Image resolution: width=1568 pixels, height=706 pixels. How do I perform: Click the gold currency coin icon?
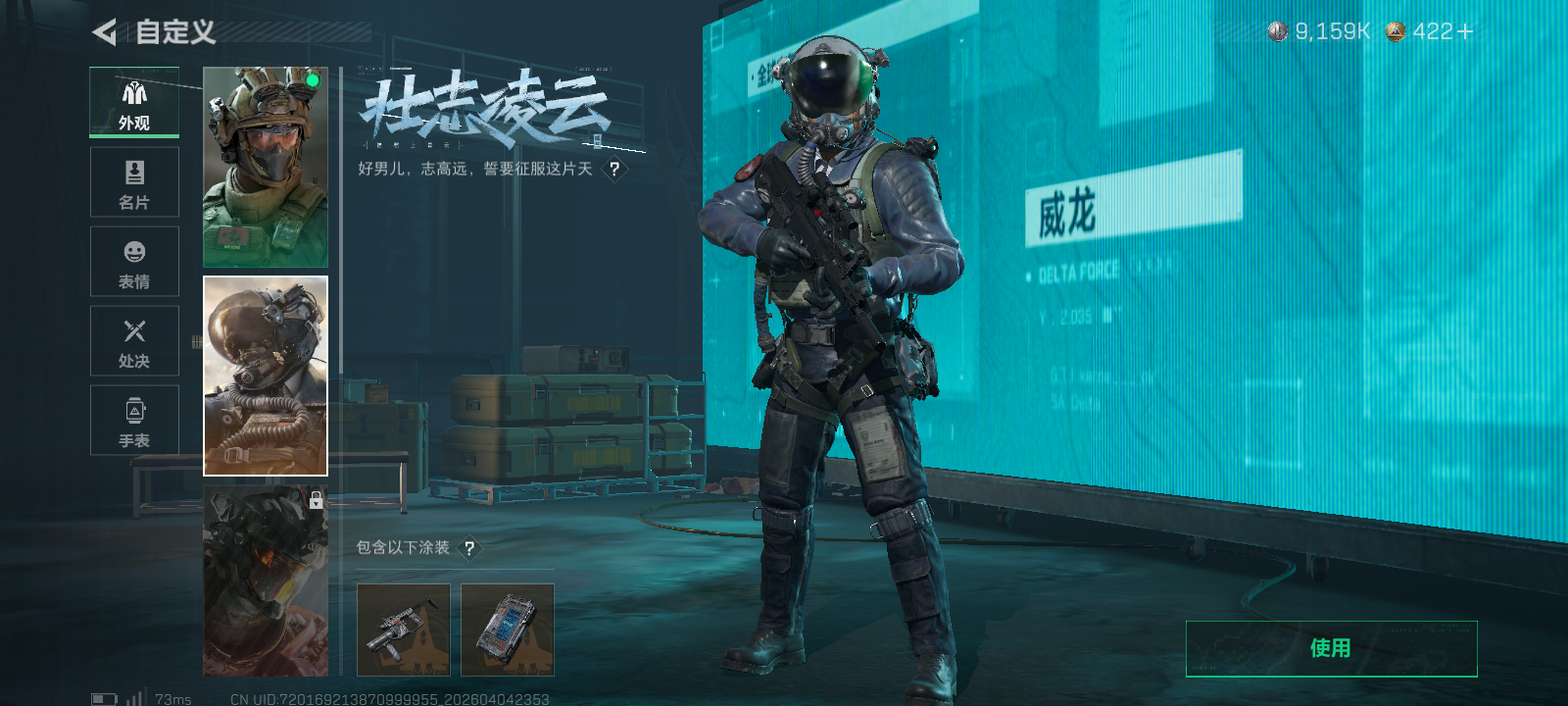(x=1394, y=30)
